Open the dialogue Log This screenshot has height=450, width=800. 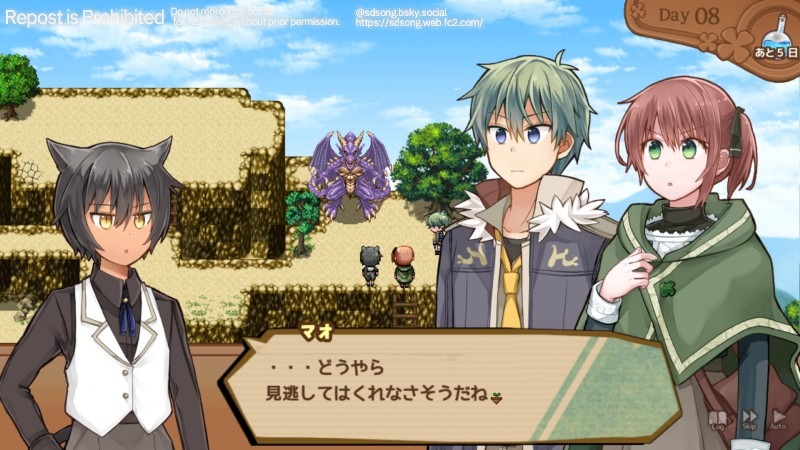[717, 419]
